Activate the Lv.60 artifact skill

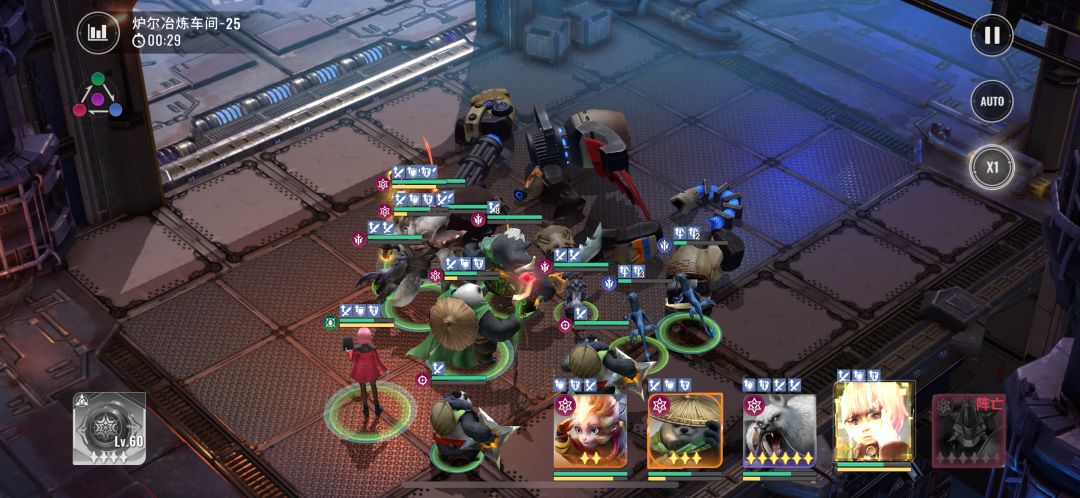[x=109, y=428]
